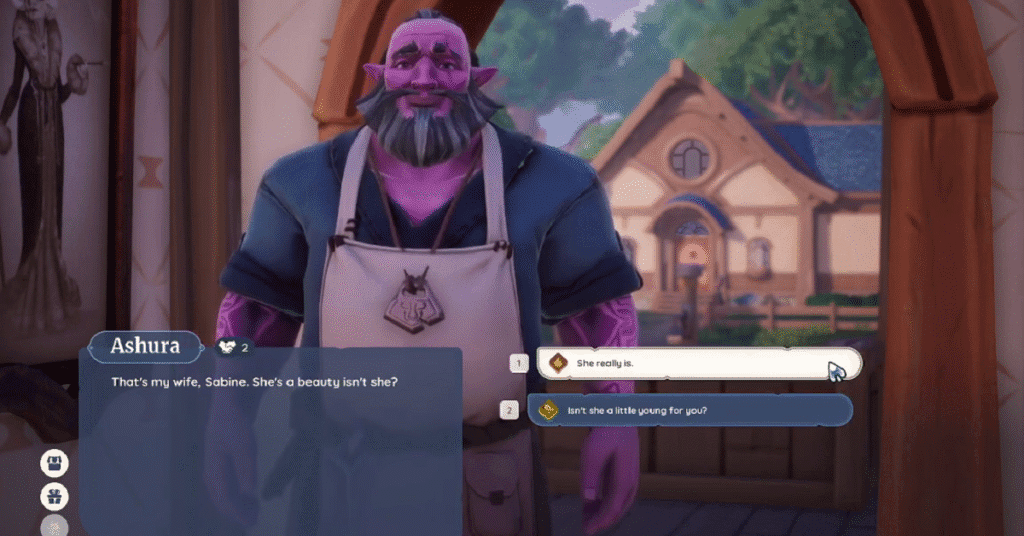Click the greyed-out round icon below the gift
Viewport: 1024px width, 536px height.
click(x=54, y=527)
